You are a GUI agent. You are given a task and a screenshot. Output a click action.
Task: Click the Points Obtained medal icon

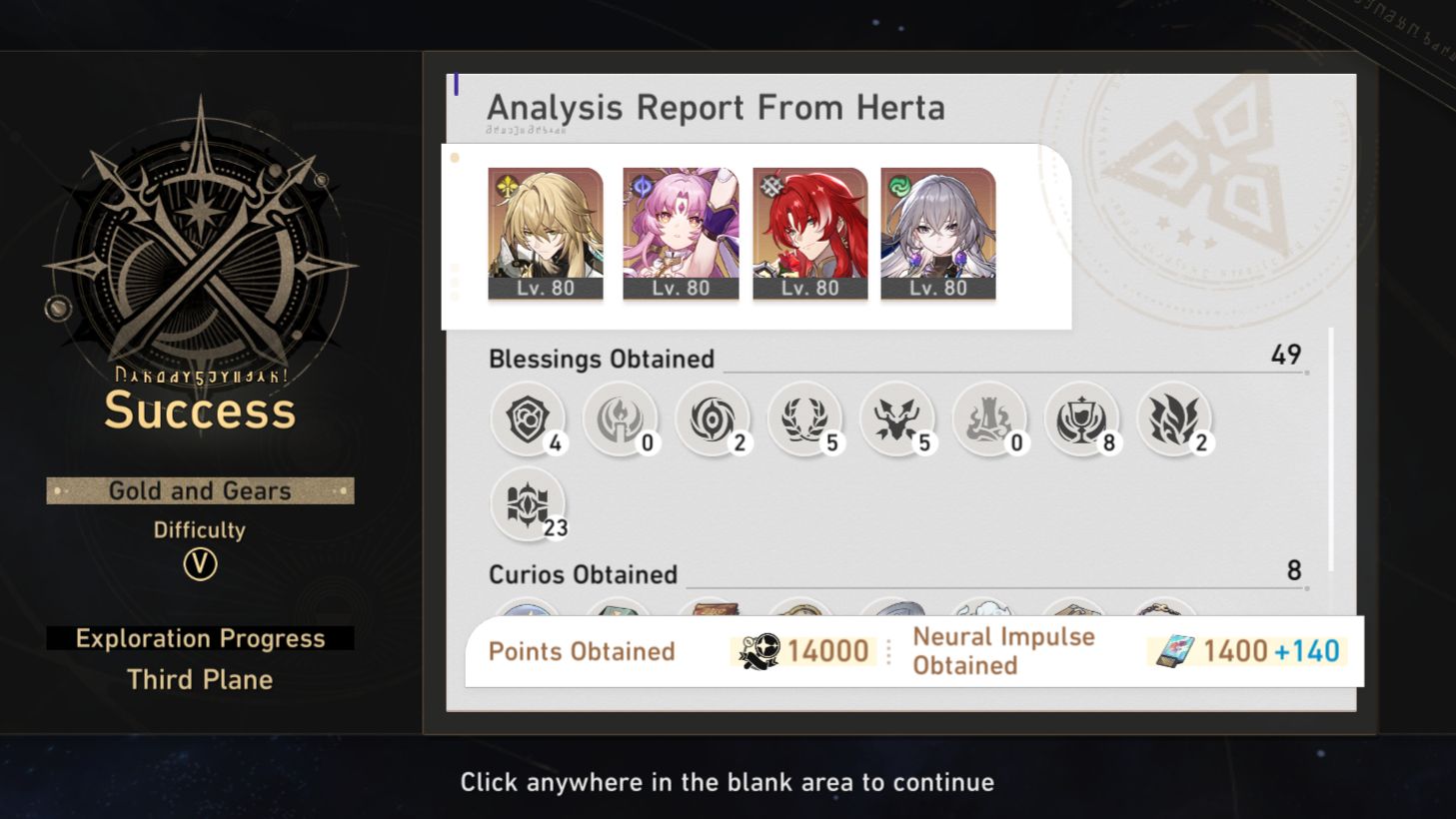(757, 650)
